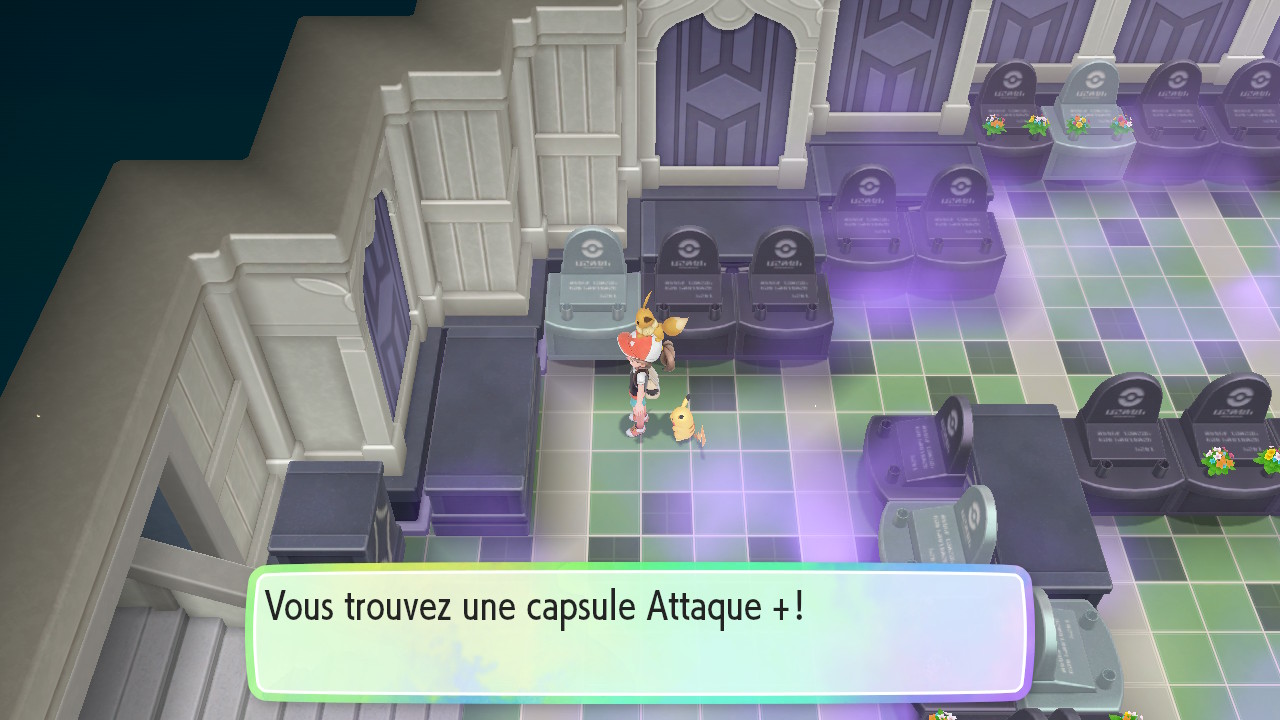Advance the 'capsule Attaque +' dialogue box
The width and height of the screenshot is (1280, 720).
638,632
